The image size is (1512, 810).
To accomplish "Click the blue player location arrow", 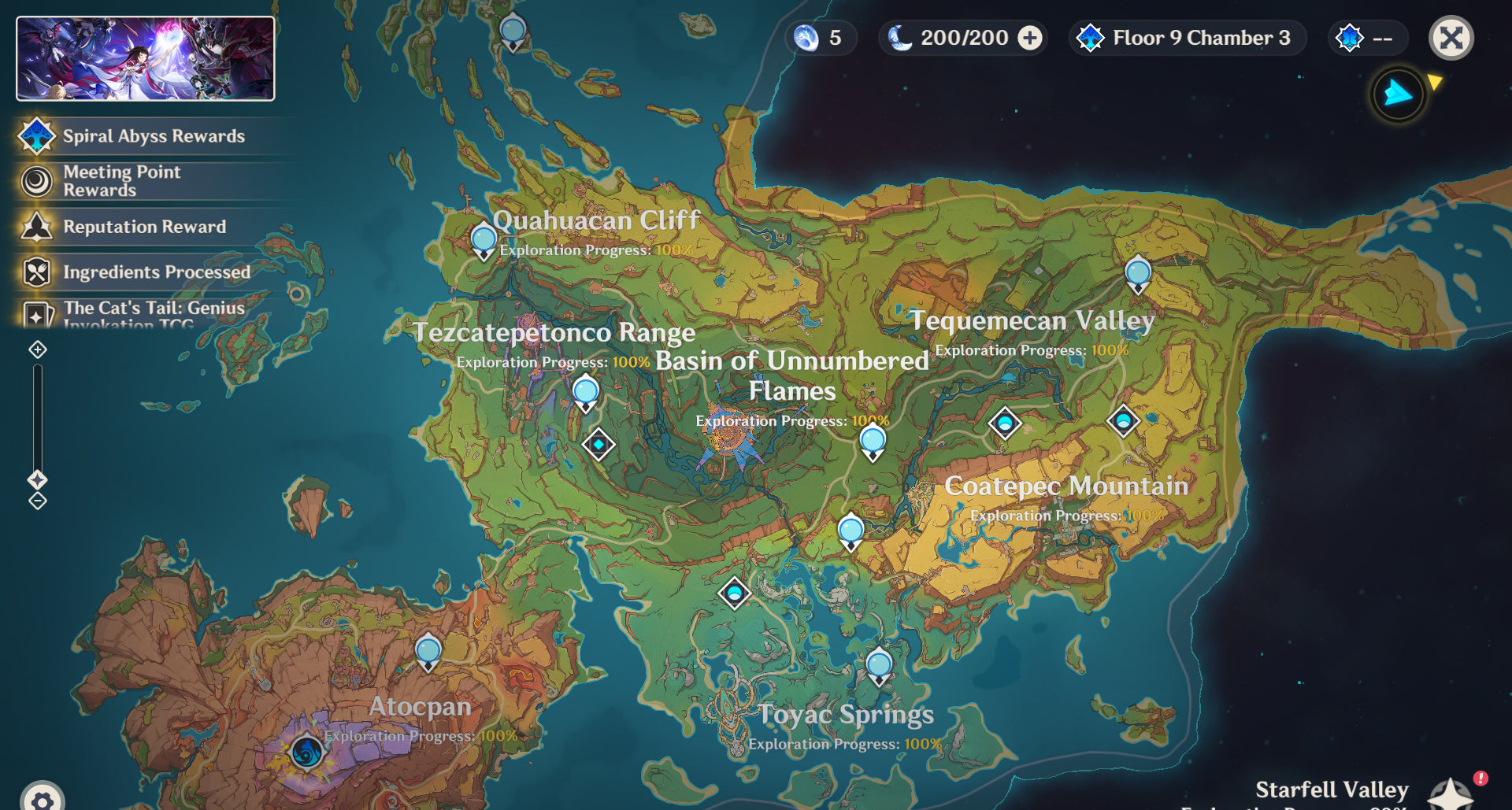I will [1398, 94].
